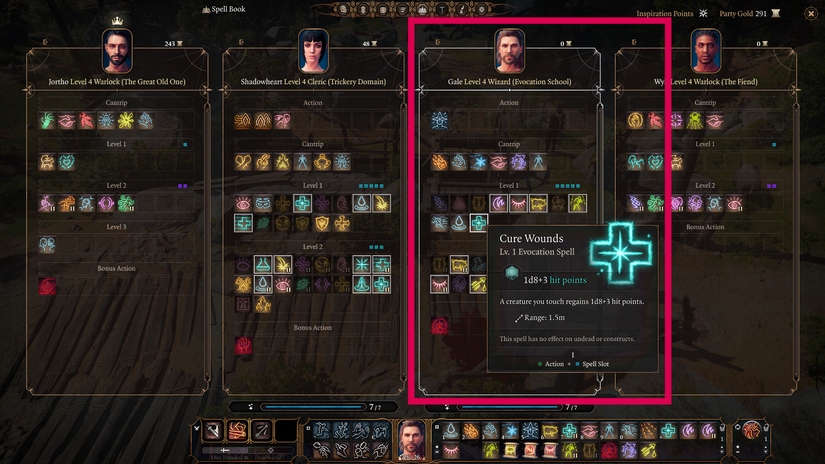This screenshot has width=825, height=464.
Task: Select Shadowheart's portrait in the spell book
Action: [x=314, y=49]
